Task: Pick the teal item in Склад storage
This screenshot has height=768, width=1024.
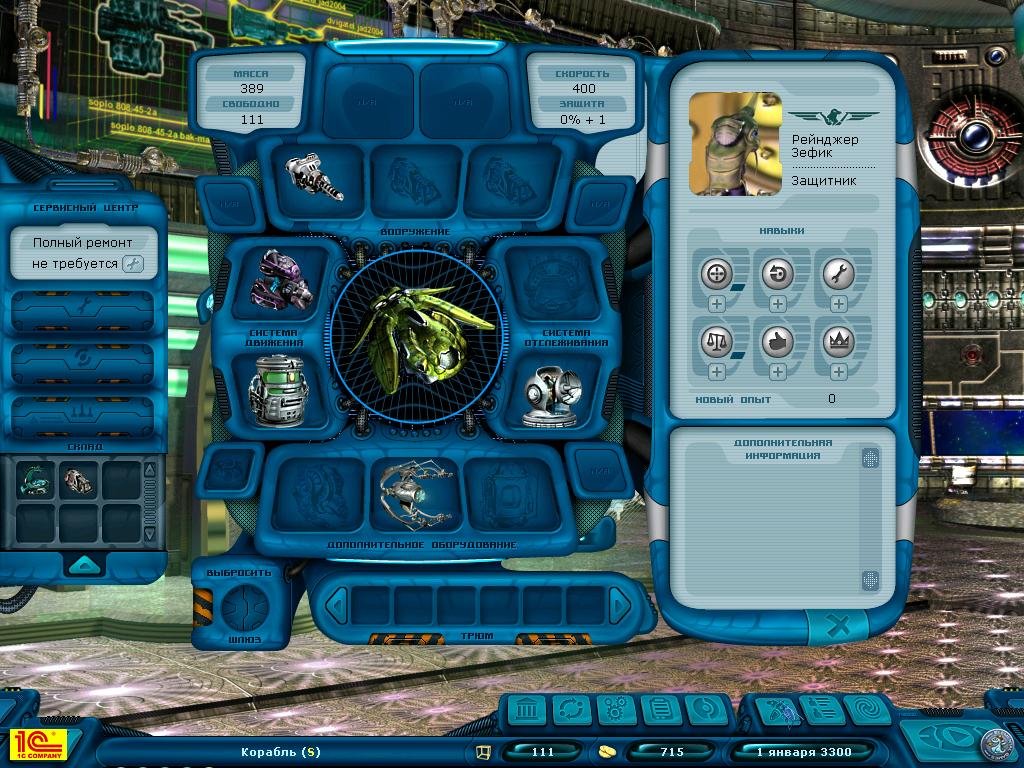Action: [34, 481]
